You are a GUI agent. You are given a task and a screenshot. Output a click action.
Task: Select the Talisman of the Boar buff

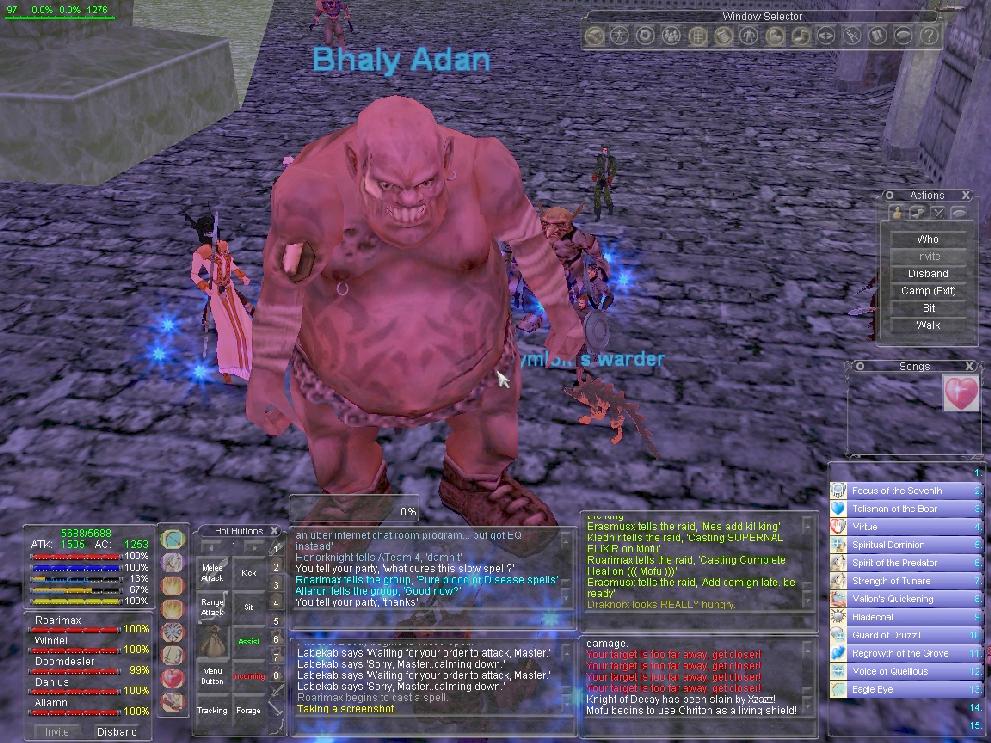(x=892, y=509)
